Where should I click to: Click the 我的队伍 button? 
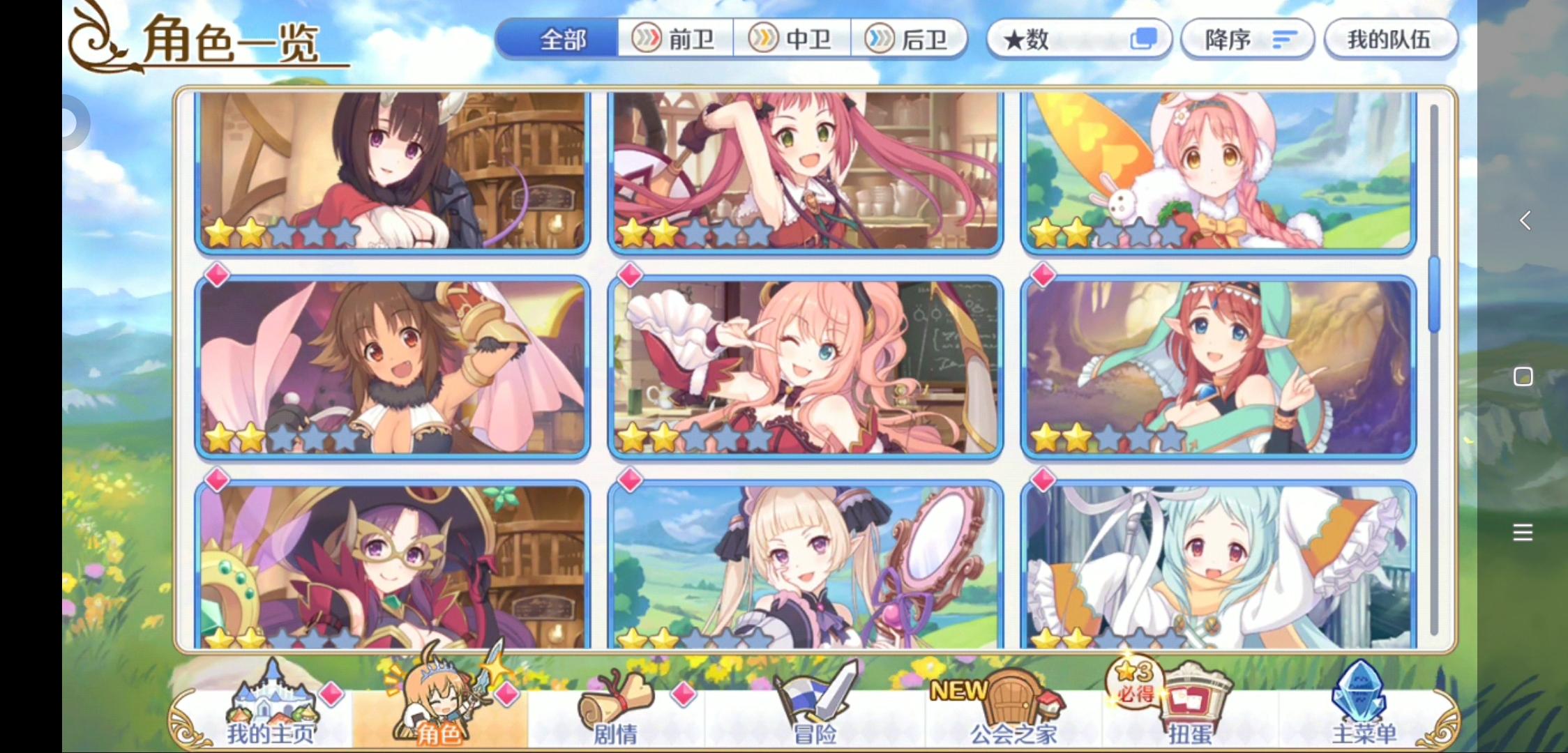[1391, 40]
